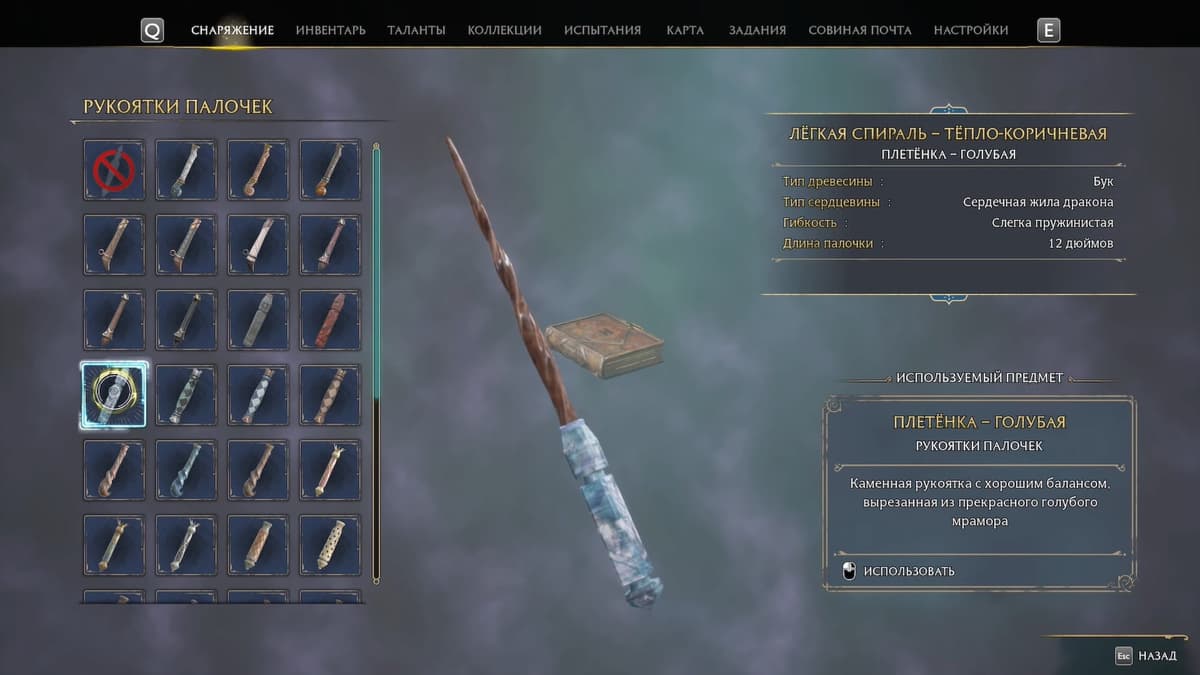The image size is (1200, 675).
Task: Go to the Испытания tab
Action: (x=602, y=30)
